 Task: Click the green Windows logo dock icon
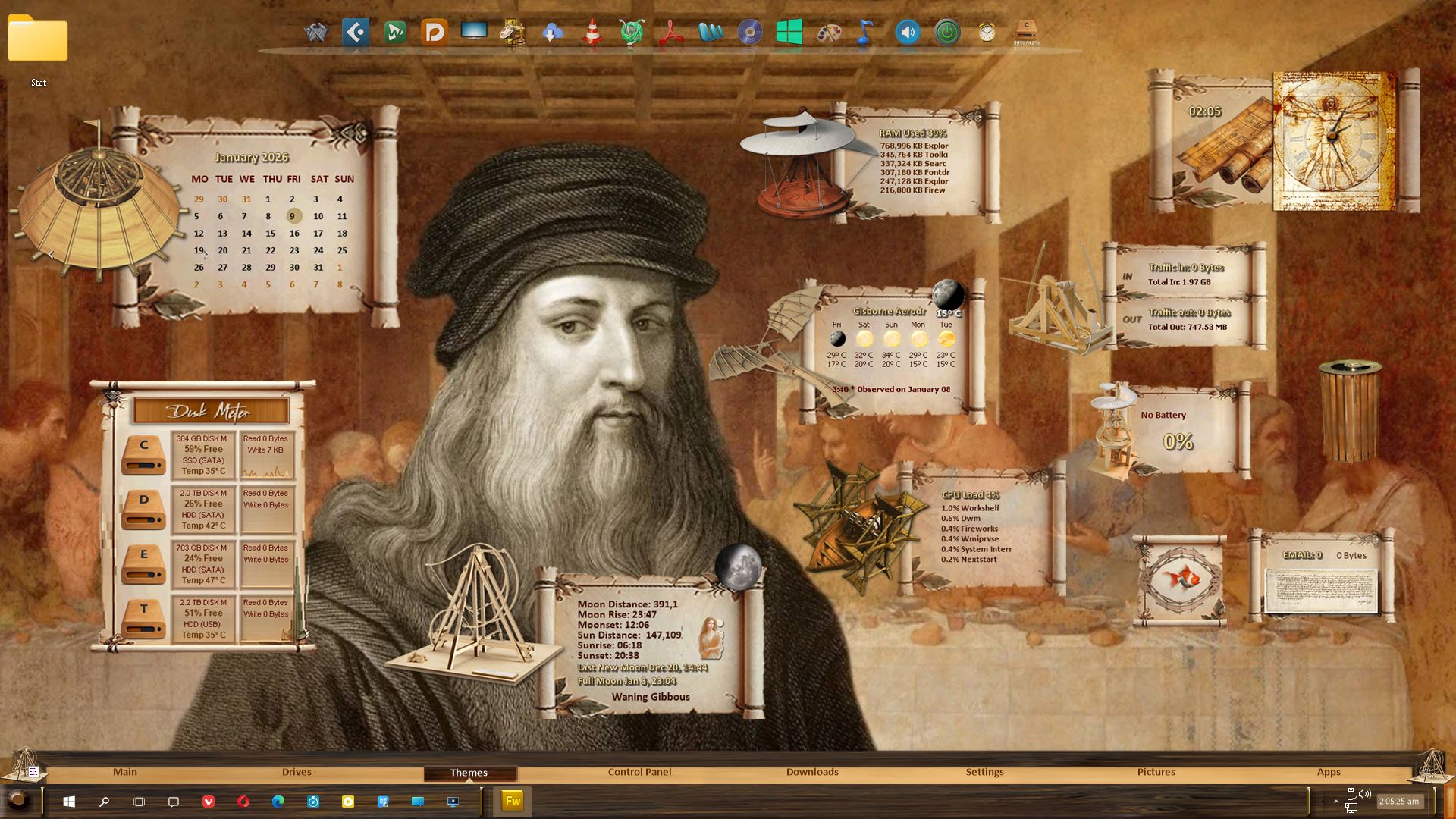789,33
